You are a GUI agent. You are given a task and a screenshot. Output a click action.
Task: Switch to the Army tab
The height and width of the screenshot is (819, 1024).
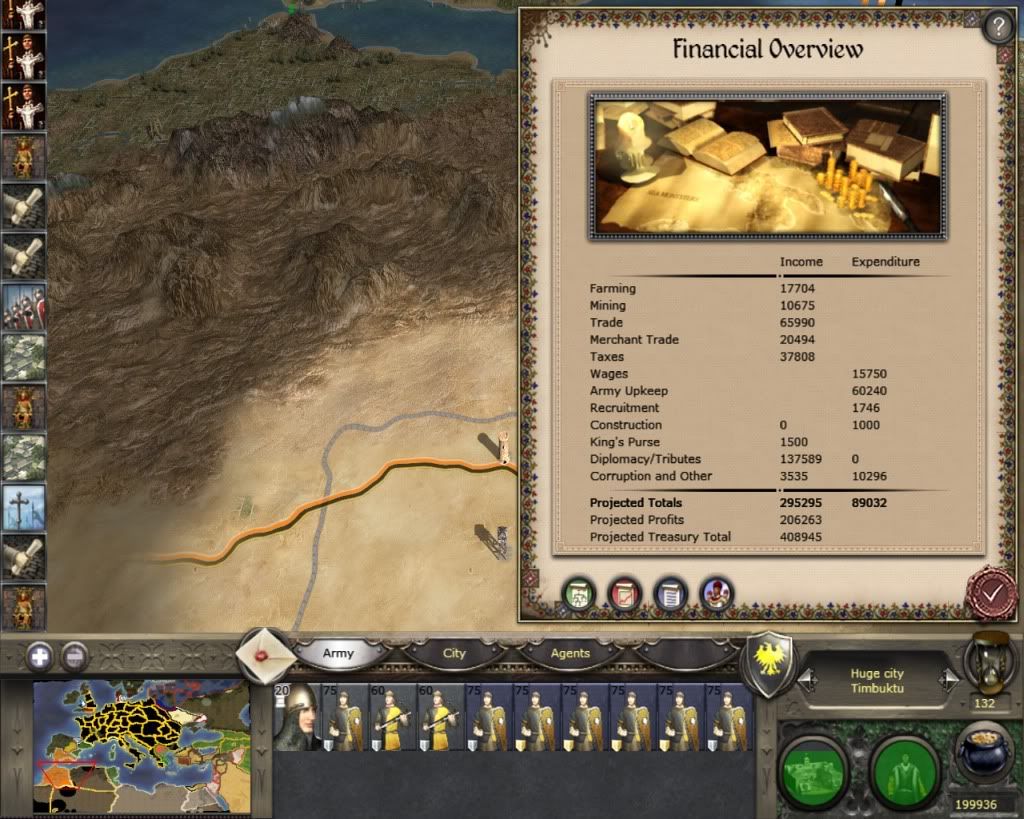339,653
